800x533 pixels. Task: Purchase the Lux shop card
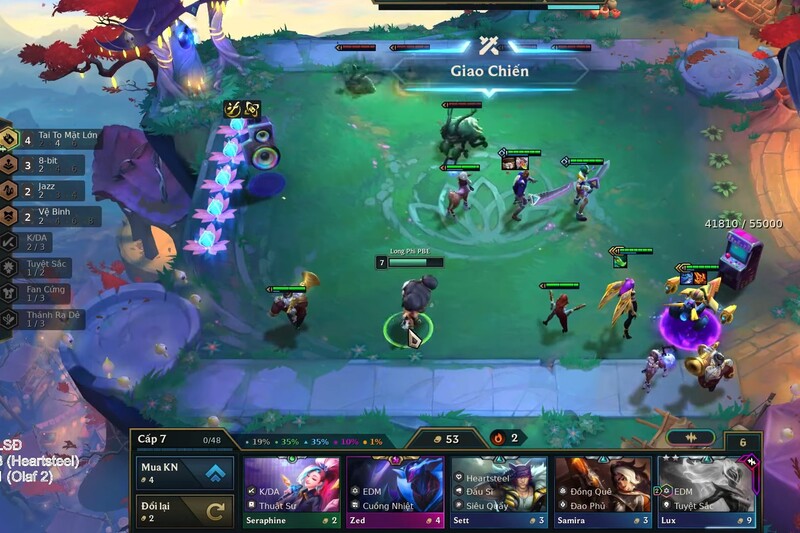click(x=706, y=491)
